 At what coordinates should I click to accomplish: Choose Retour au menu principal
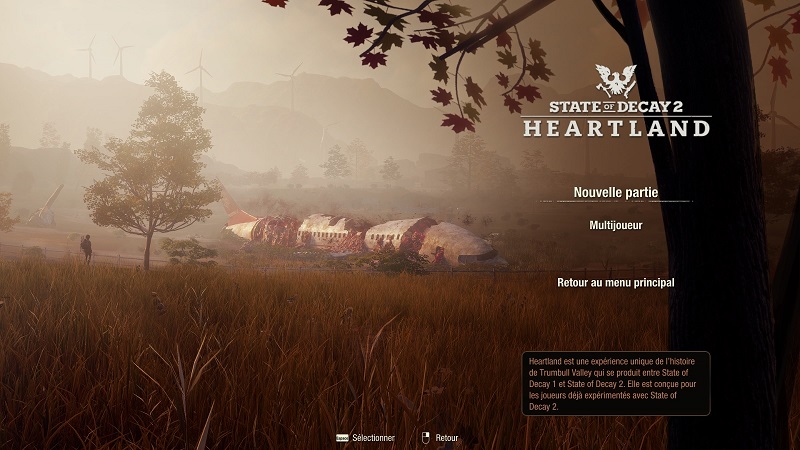click(x=615, y=283)
